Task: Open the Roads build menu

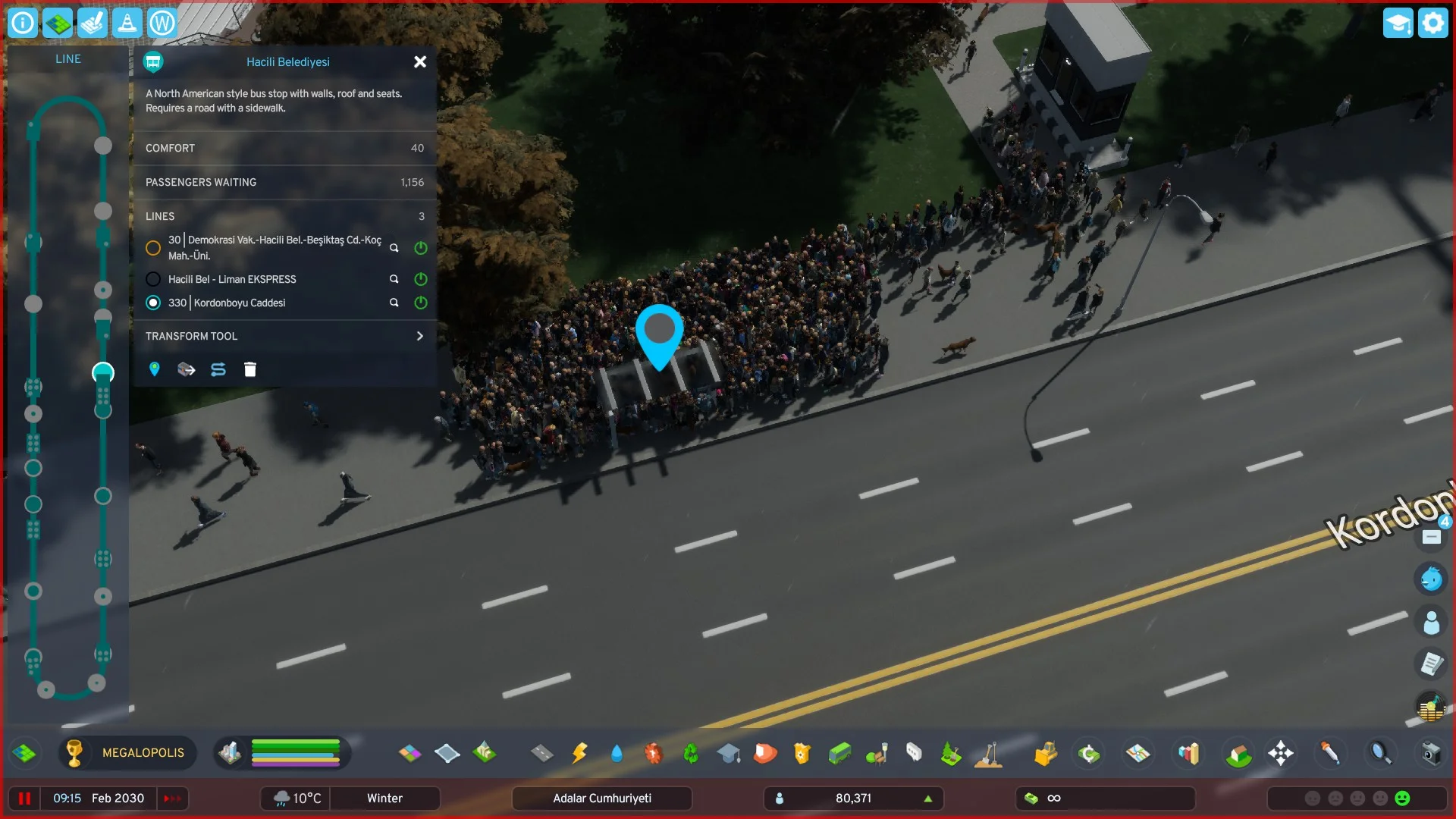Action: pos(541,754)
